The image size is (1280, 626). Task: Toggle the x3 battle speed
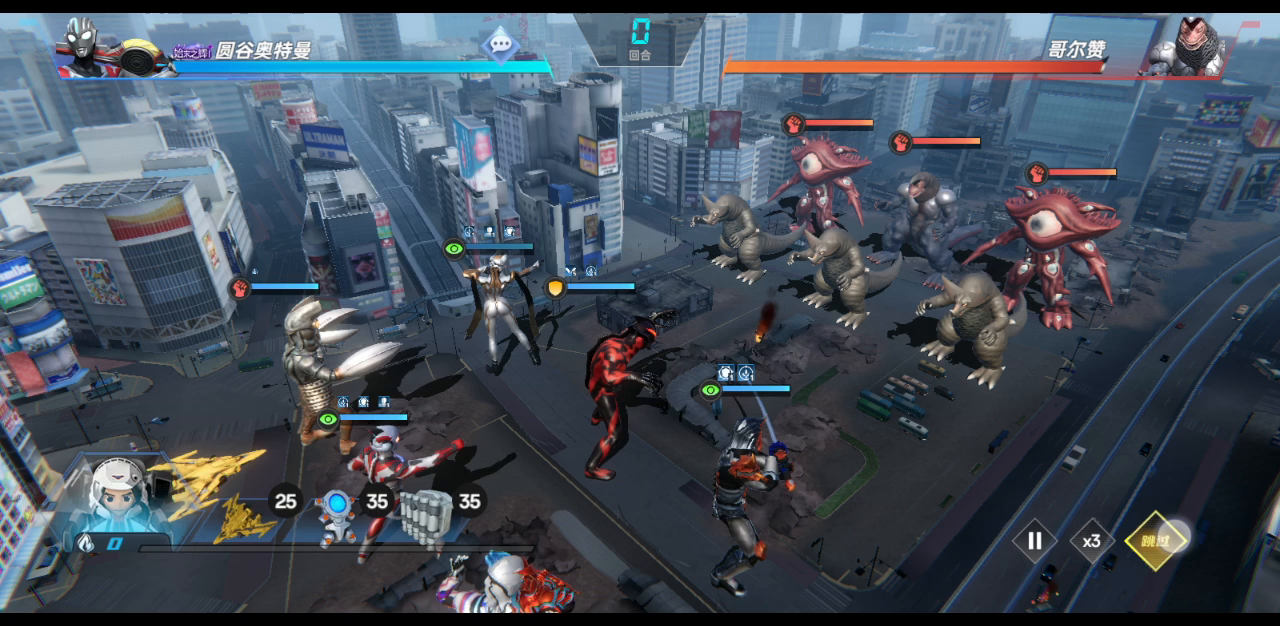coord(1091,541)
